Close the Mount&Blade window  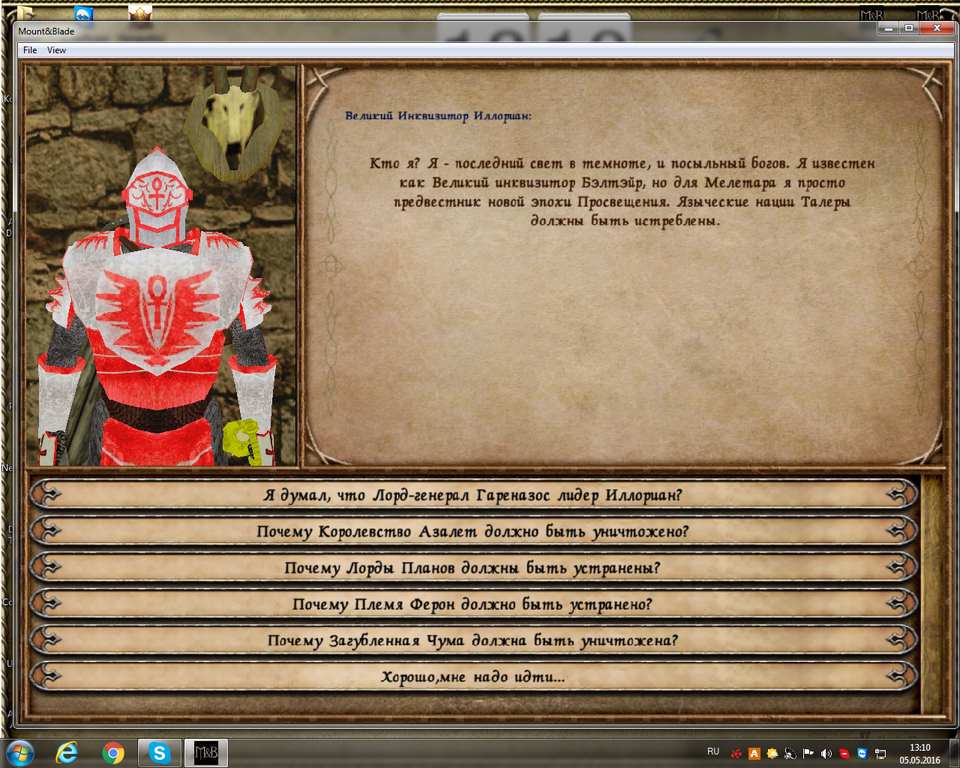click(x=936, y=29)
